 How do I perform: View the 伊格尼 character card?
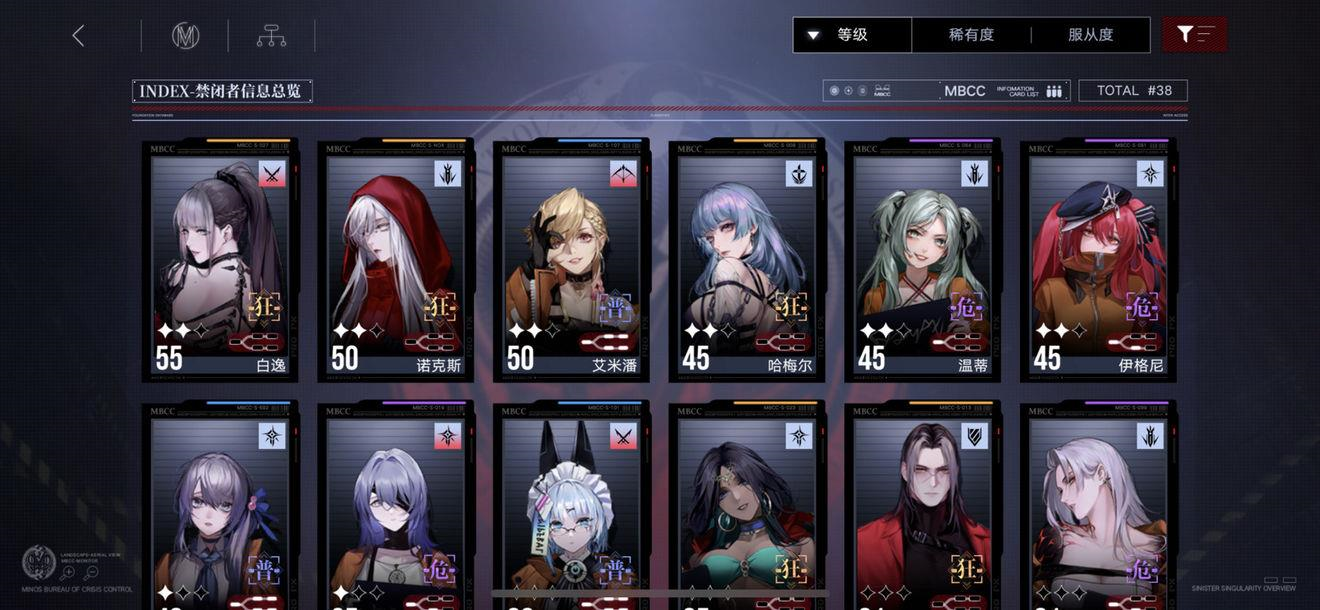click(1098, 260)
